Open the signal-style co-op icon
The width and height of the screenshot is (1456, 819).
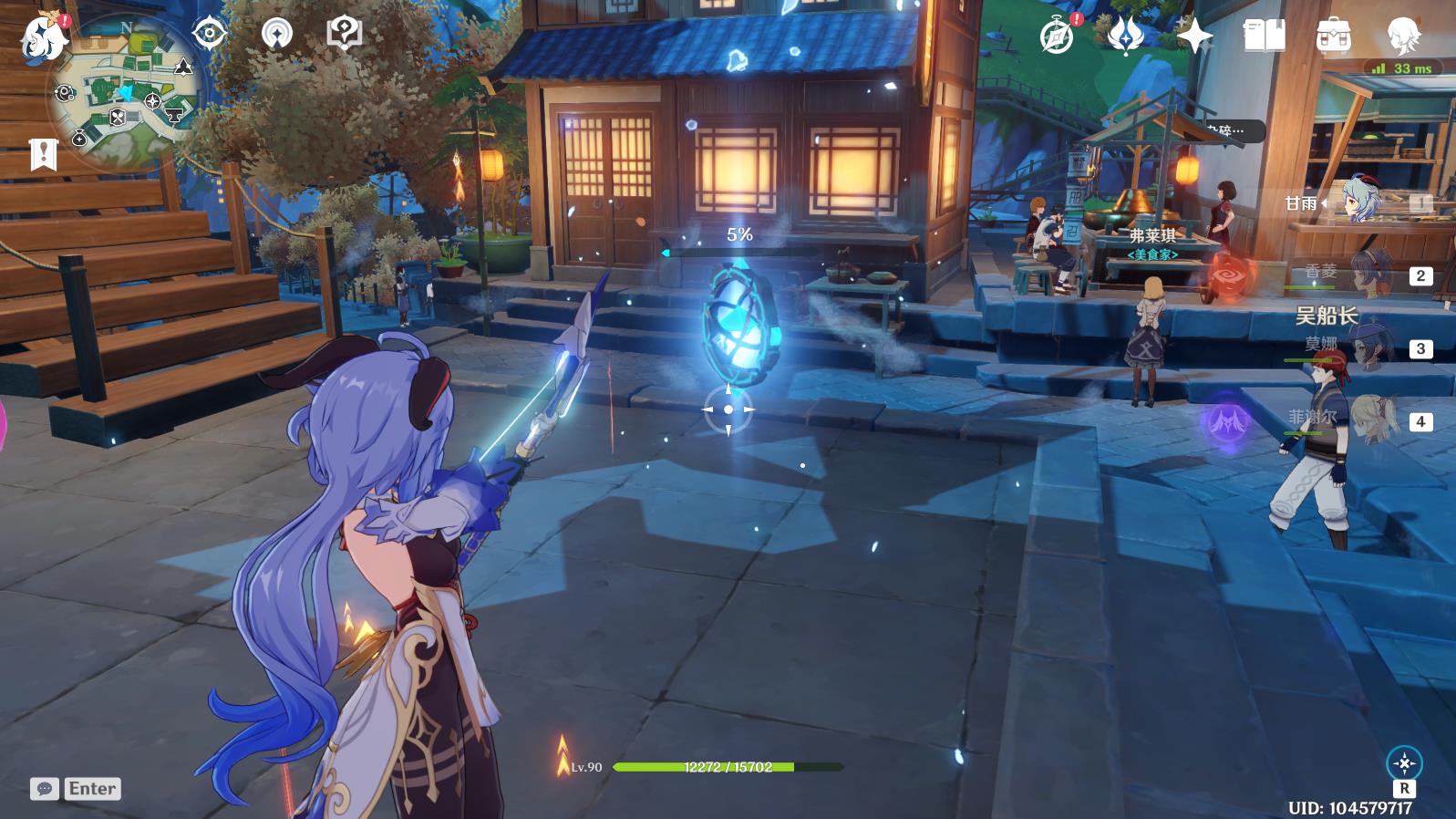(276, 34)
